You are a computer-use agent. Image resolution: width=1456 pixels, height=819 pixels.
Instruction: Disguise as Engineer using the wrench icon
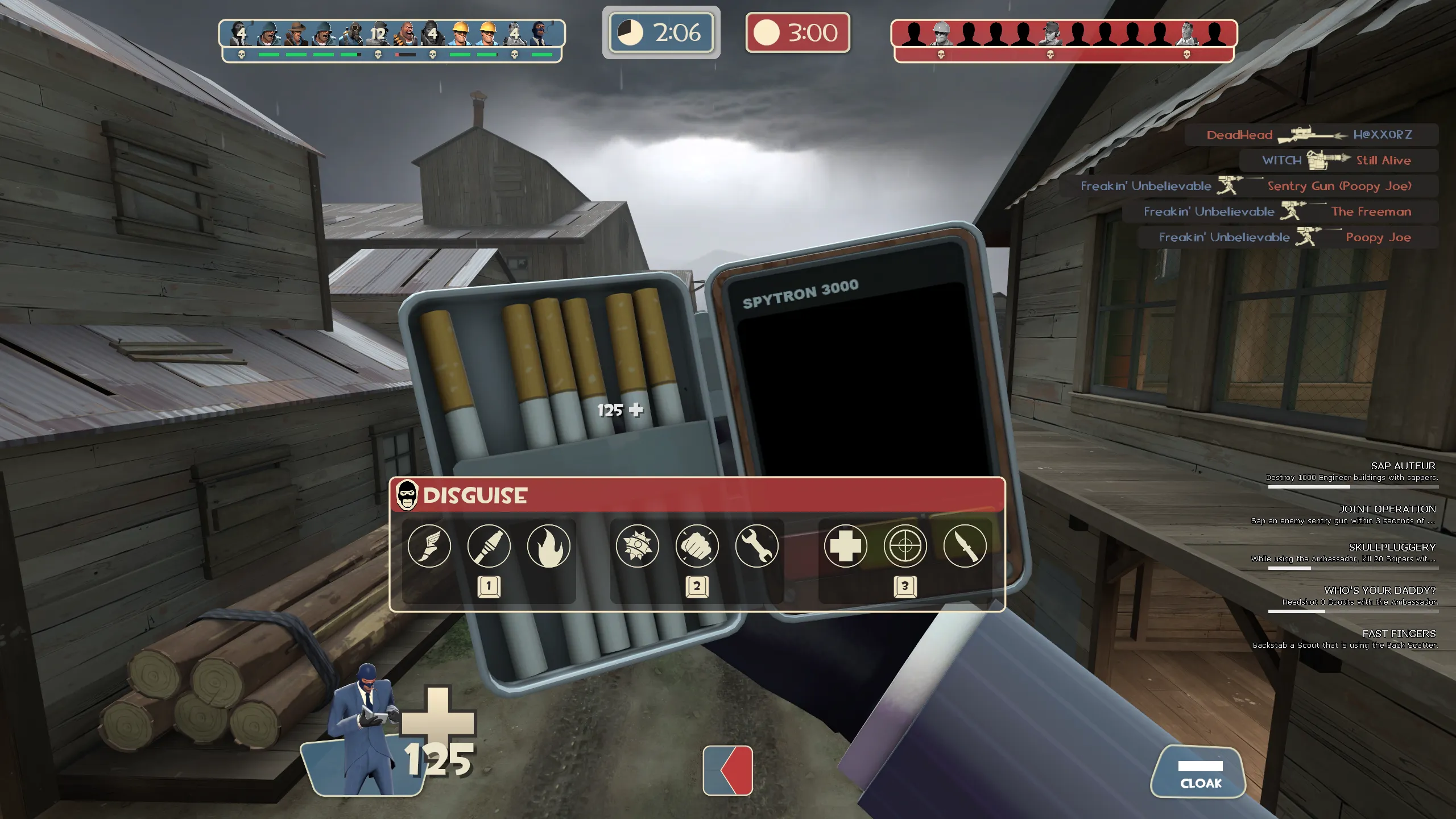(757, 546)
